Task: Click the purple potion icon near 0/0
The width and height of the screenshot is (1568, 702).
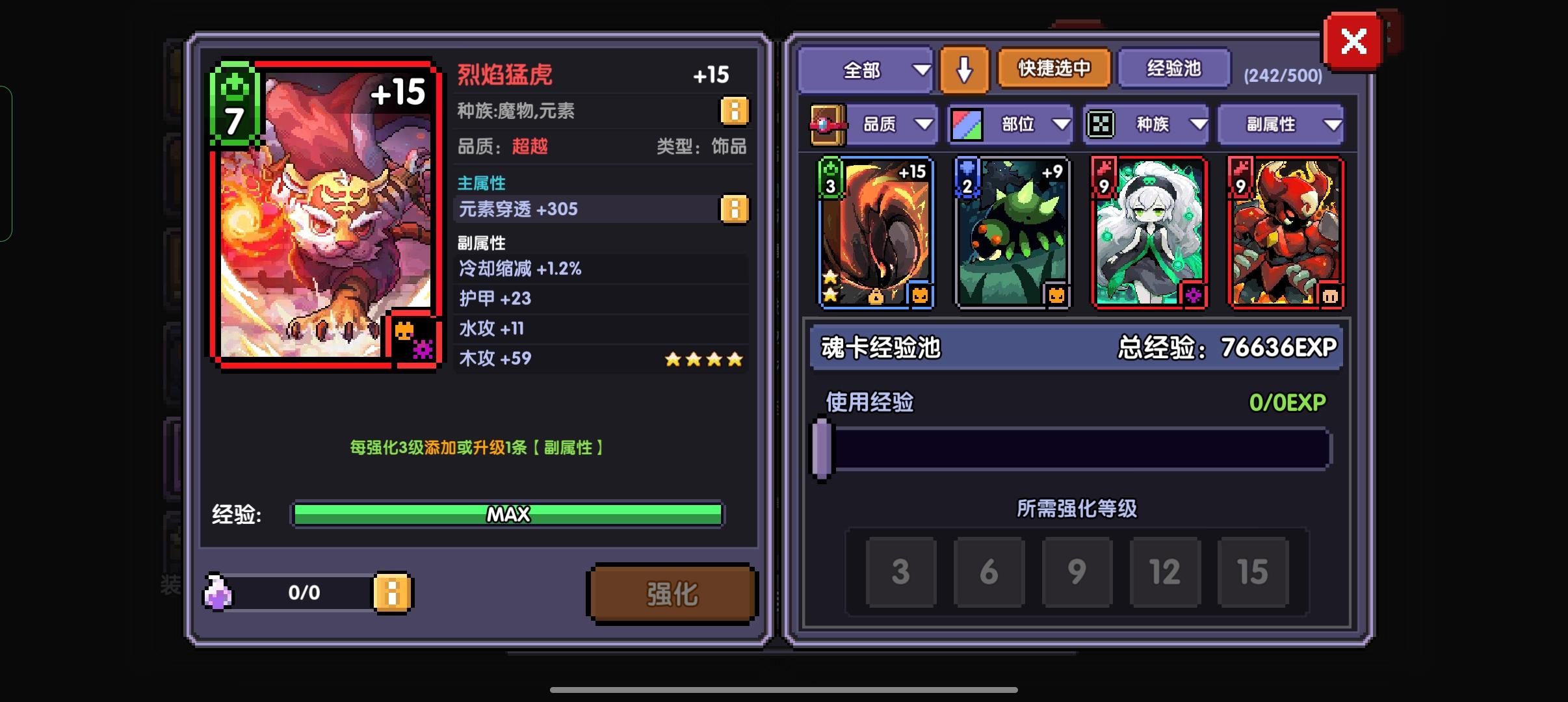Action: pyautogui.click(x=216, y=592)
